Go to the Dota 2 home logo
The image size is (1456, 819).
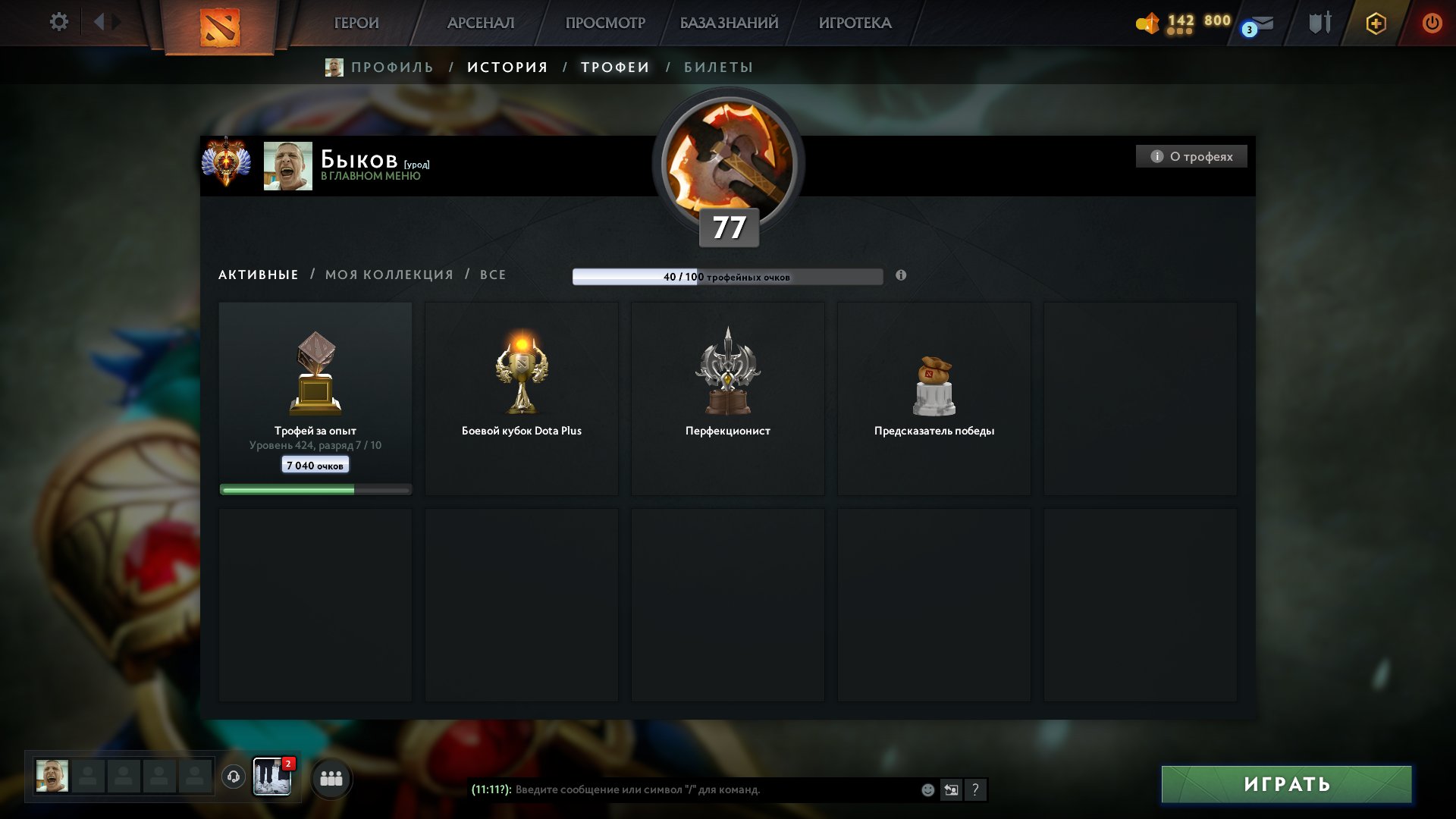pos(220,27)
